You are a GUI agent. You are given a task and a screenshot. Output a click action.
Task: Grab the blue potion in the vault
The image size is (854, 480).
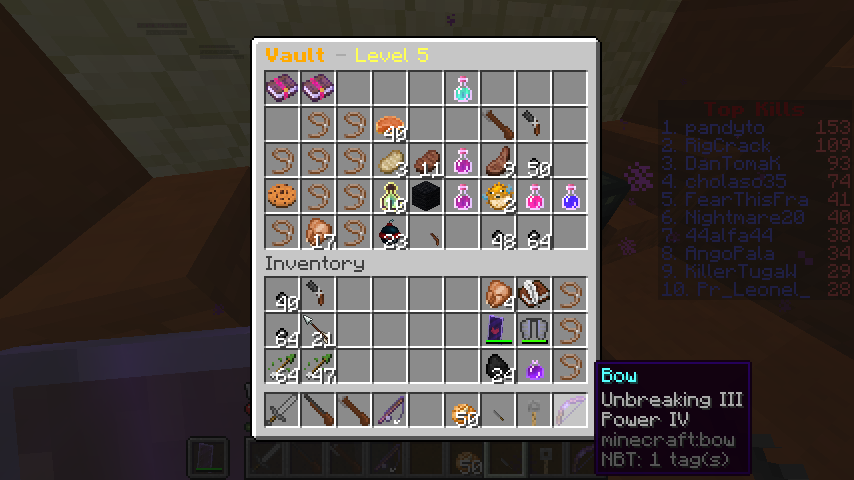570,196
